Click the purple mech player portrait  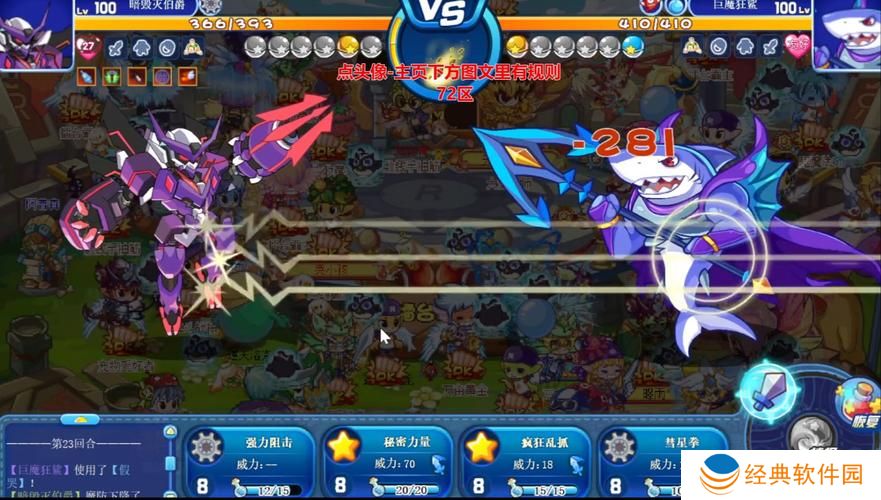35,33
